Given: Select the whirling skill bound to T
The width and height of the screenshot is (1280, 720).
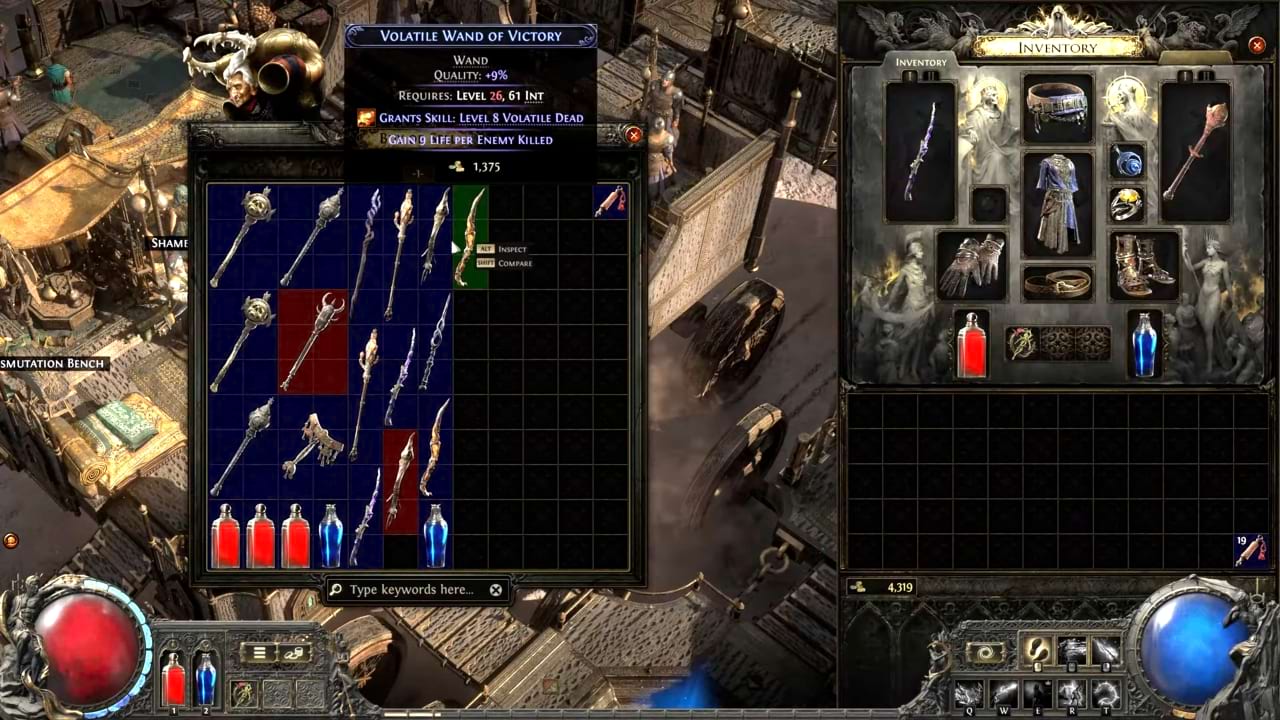Looking at the screenshot, I should click(x=1107, y=690).
